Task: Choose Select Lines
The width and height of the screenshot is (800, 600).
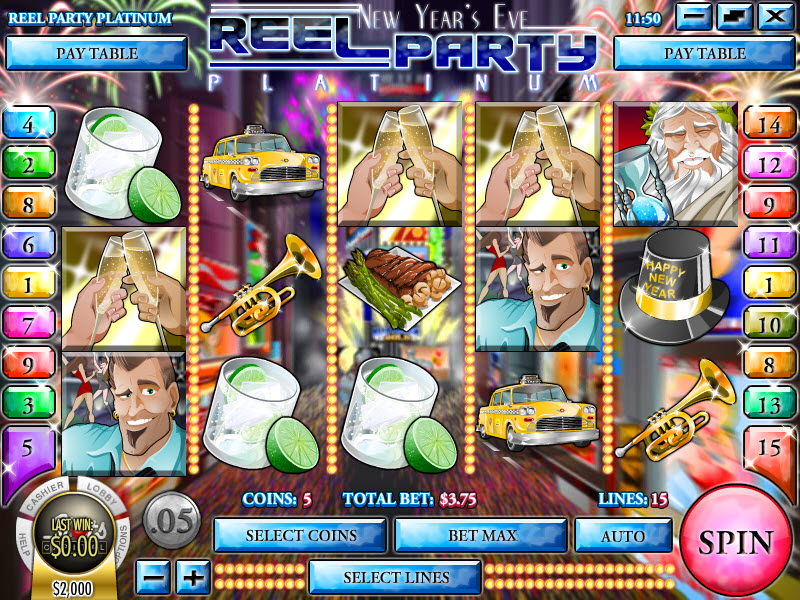Action: (x=395, y=577)
